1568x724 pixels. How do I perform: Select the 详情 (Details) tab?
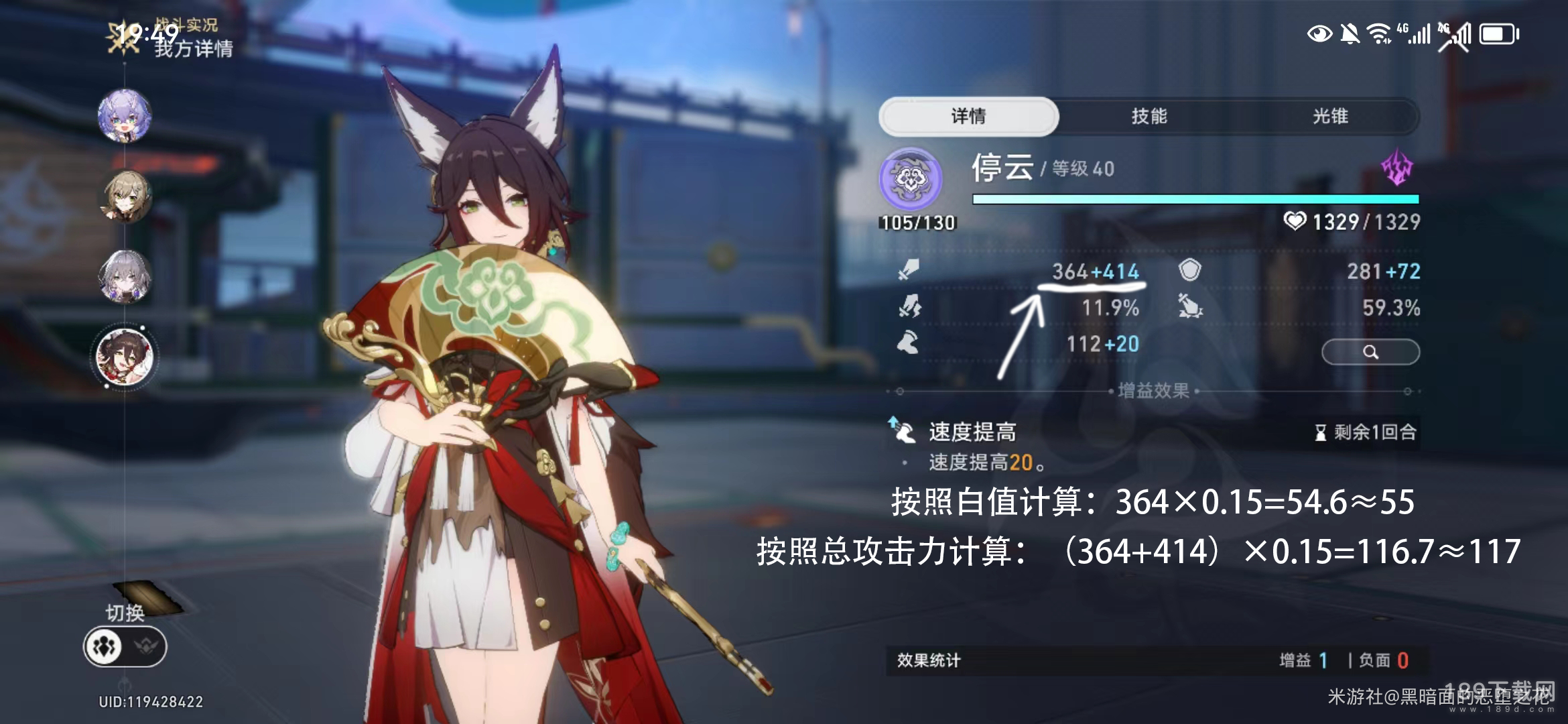[968, 117]
